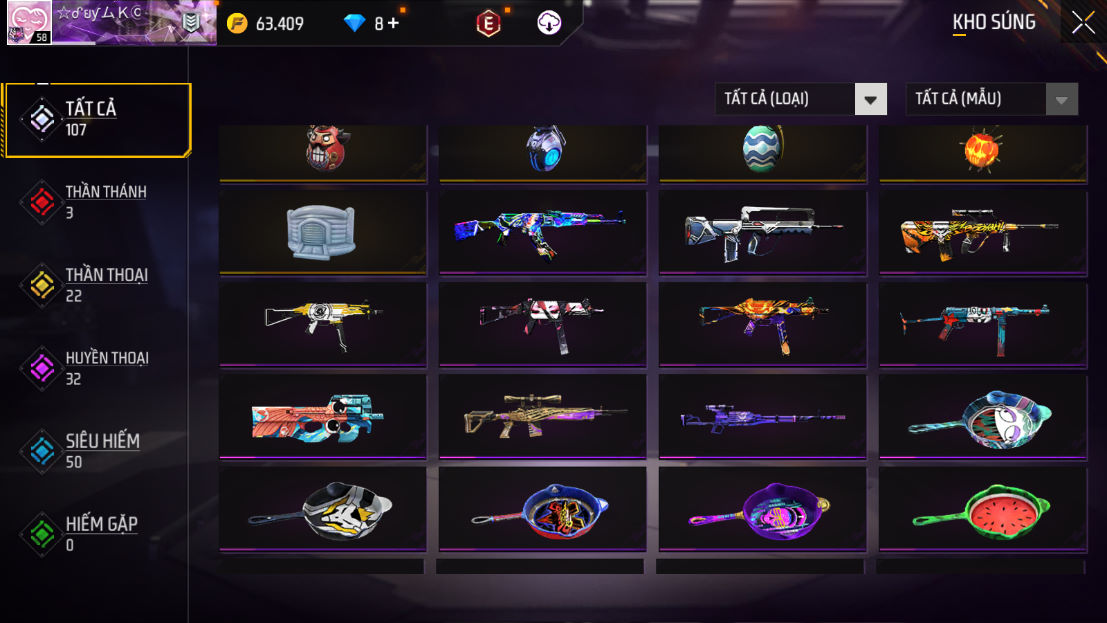Click the cloud download icon
1107x623 pixels.
[549, 23]
